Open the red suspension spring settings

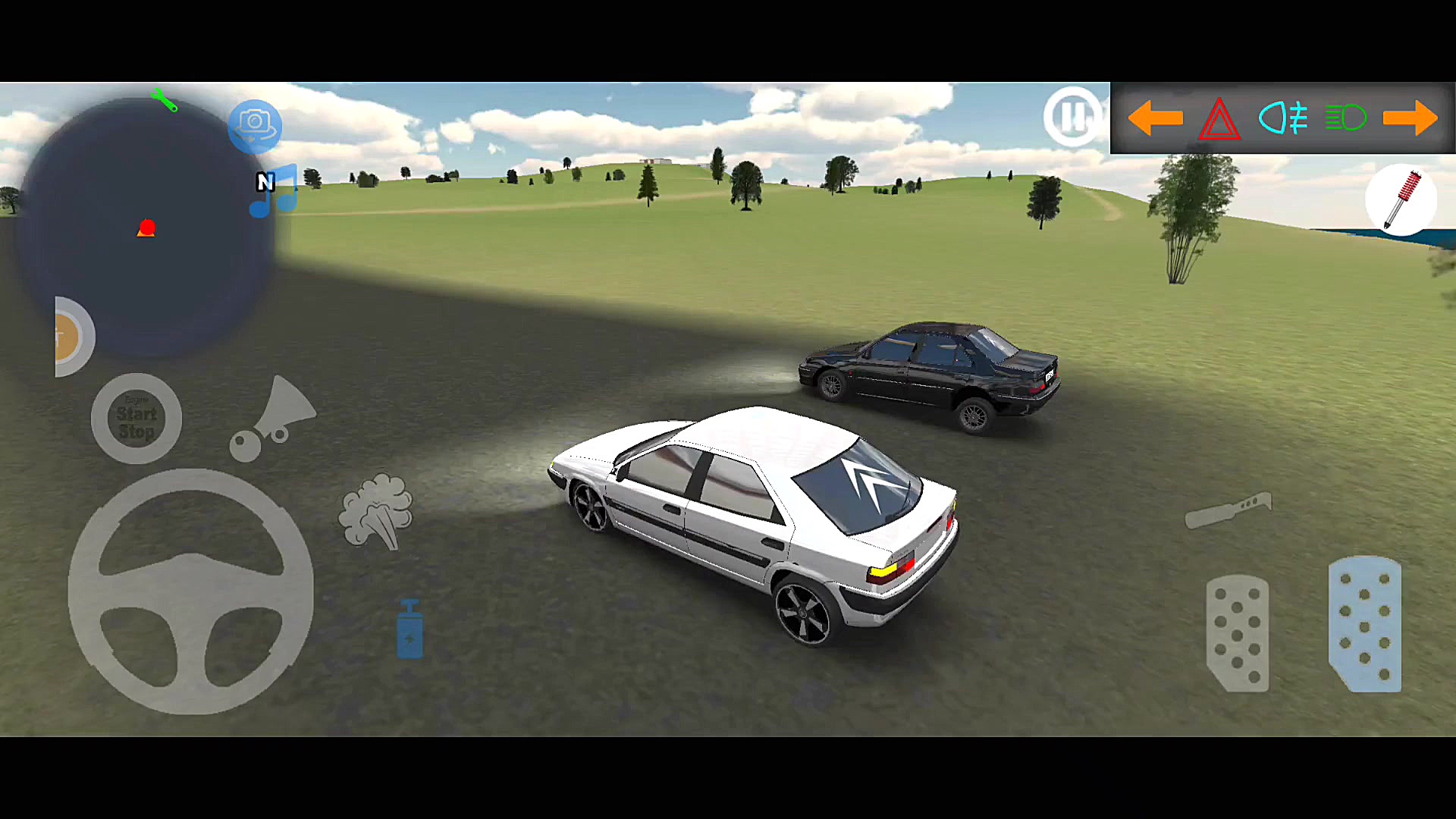coord(1401,199)
